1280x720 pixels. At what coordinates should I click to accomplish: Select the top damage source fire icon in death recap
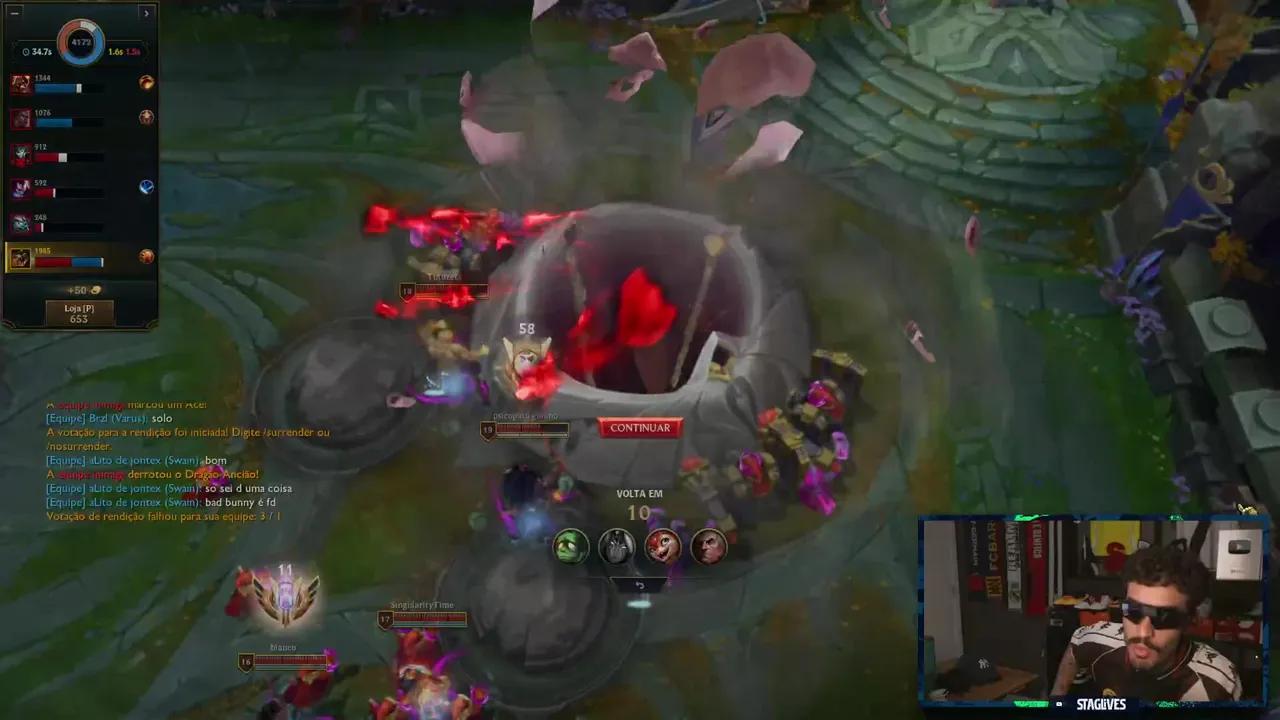tap(145, 82)
